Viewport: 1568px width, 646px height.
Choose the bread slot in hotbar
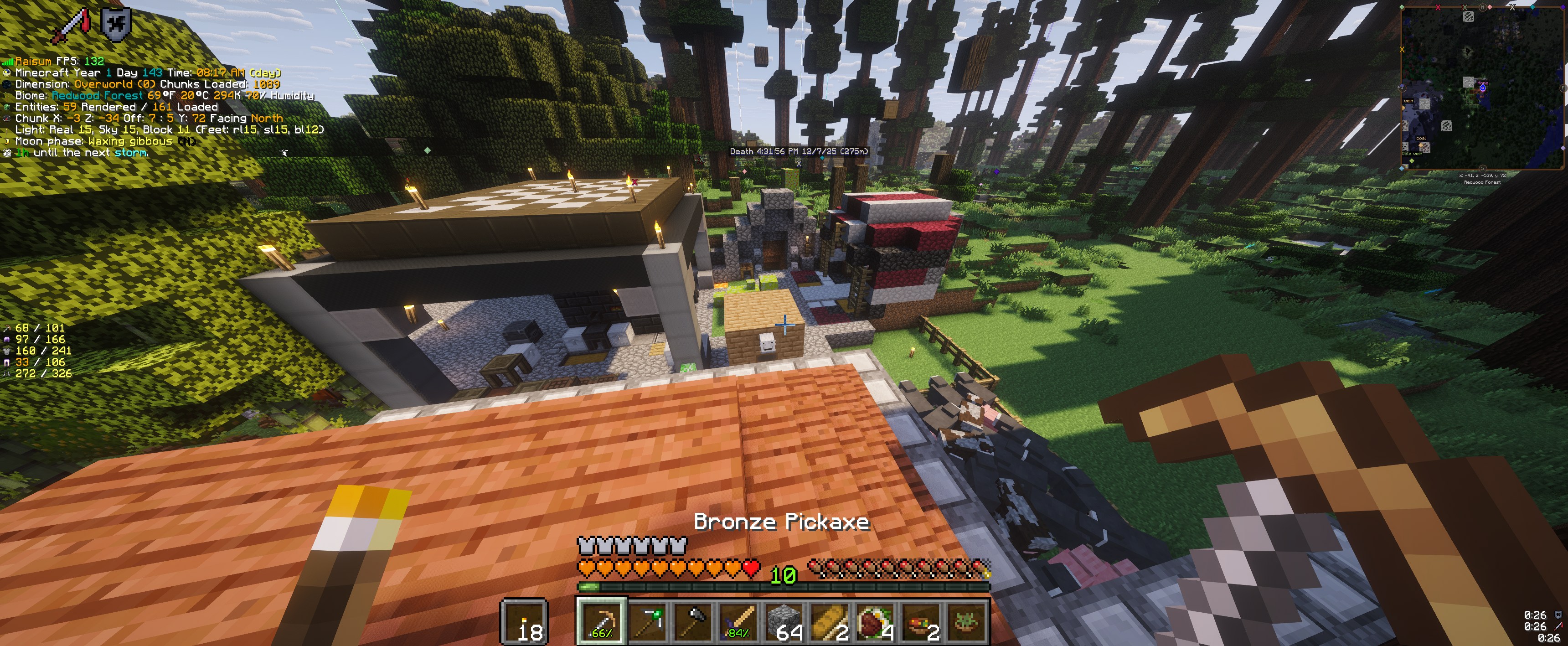[829, 620]
